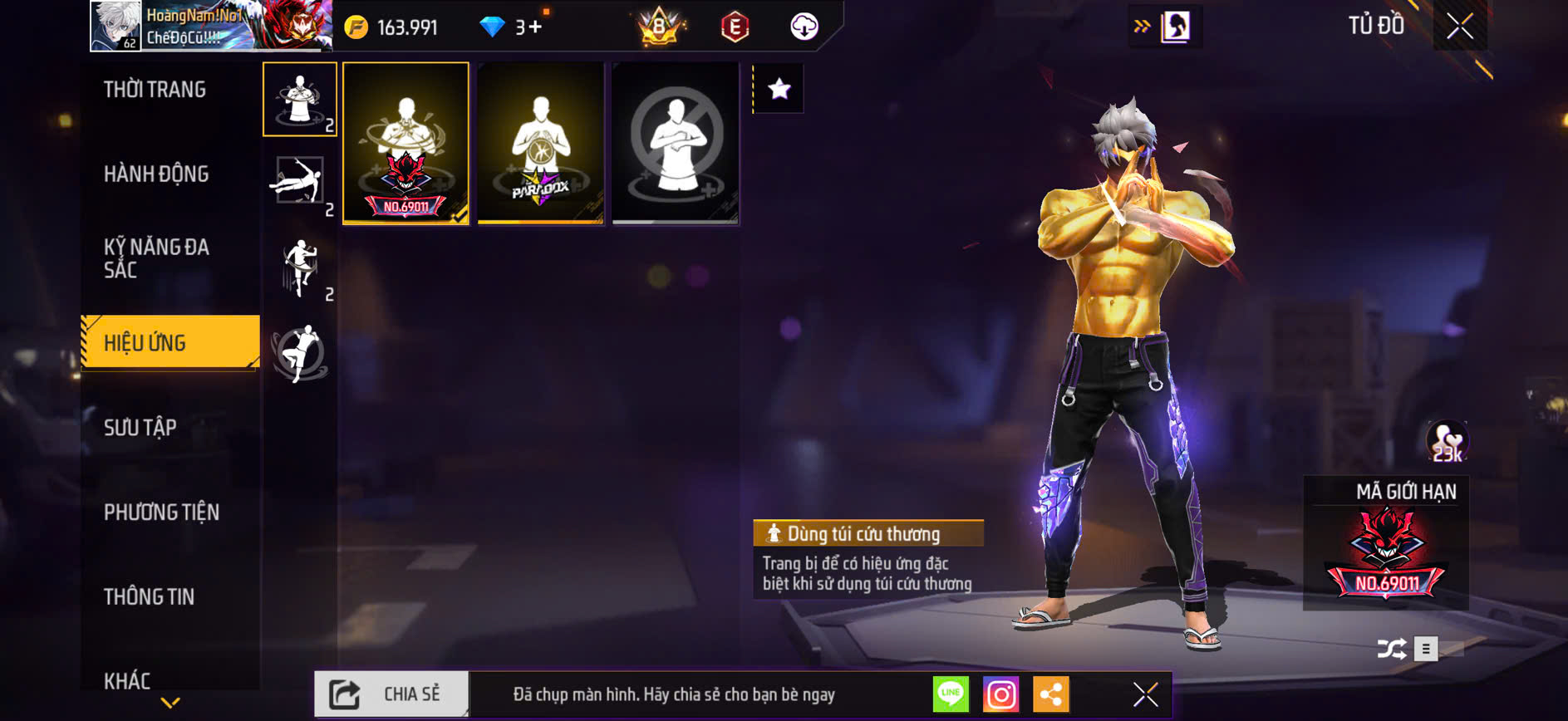Switch to the HIỆU ỨNG tab
Screen dimensions: 1568x721
pos(145,341)
